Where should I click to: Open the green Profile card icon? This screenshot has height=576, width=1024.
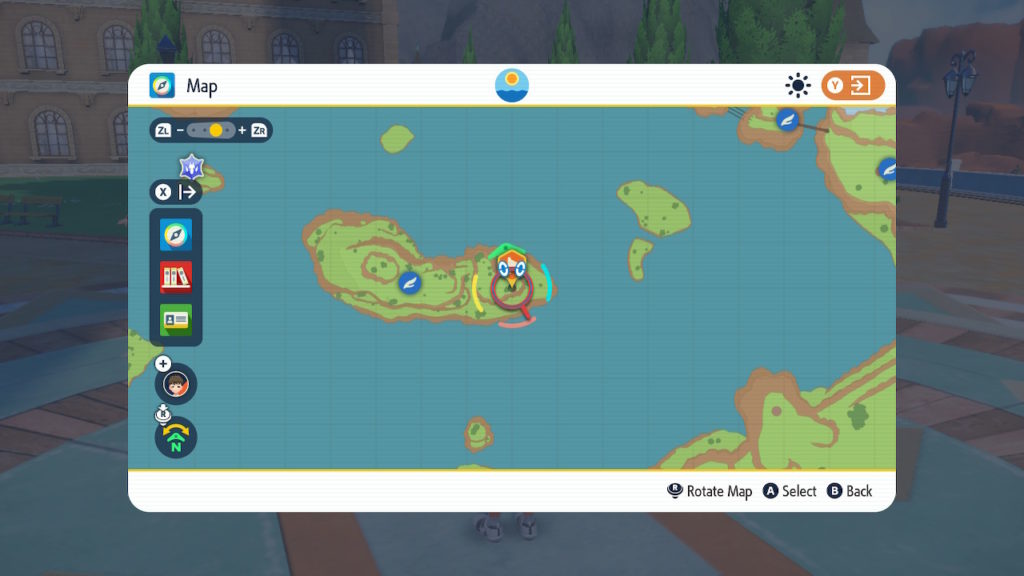(x=176, y=319)
